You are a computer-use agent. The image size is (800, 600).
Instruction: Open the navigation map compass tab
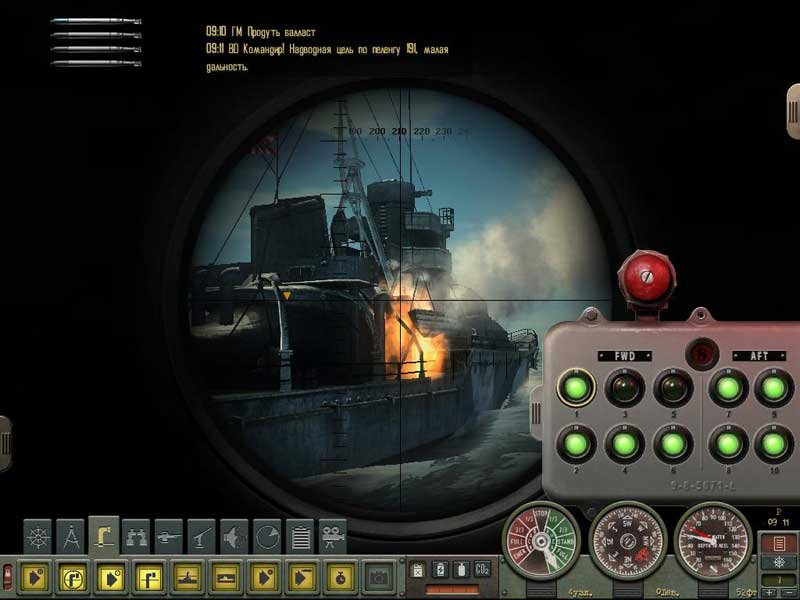pyautogui.click(x=71, y=537)
